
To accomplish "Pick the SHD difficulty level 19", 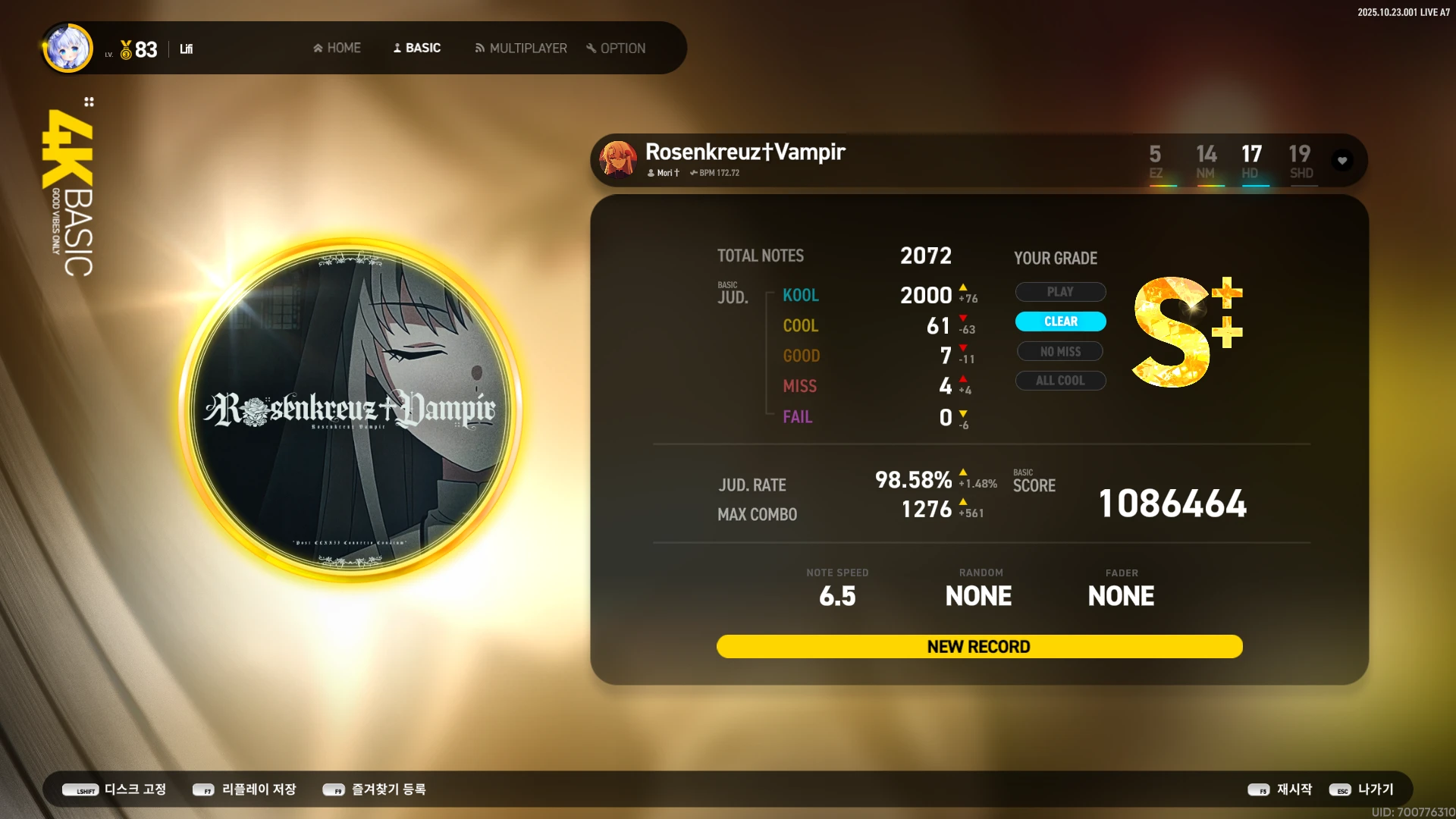I will click(x=1300, y=162).
